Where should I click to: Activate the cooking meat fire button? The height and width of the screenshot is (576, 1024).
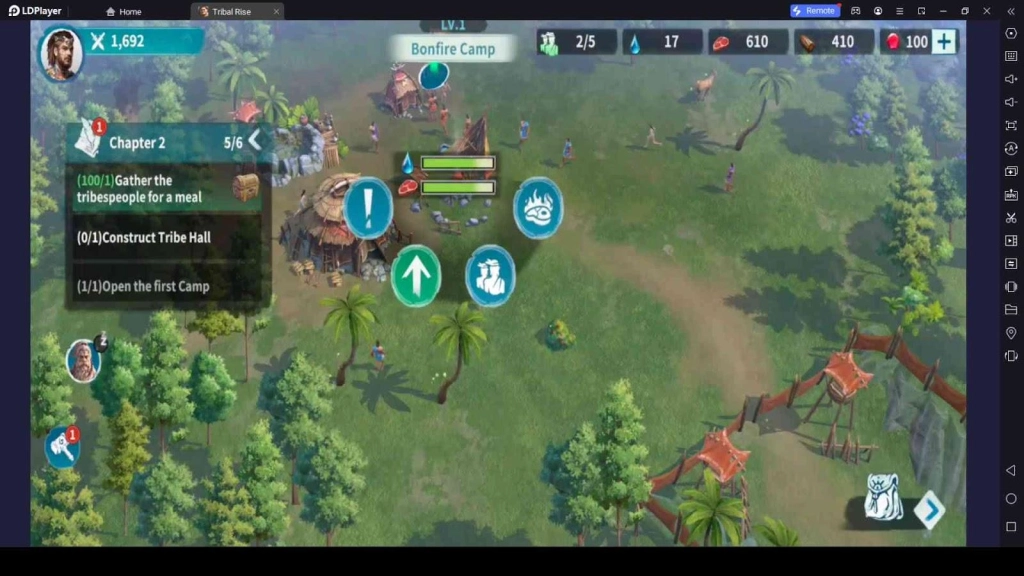(x=538, y=208)
